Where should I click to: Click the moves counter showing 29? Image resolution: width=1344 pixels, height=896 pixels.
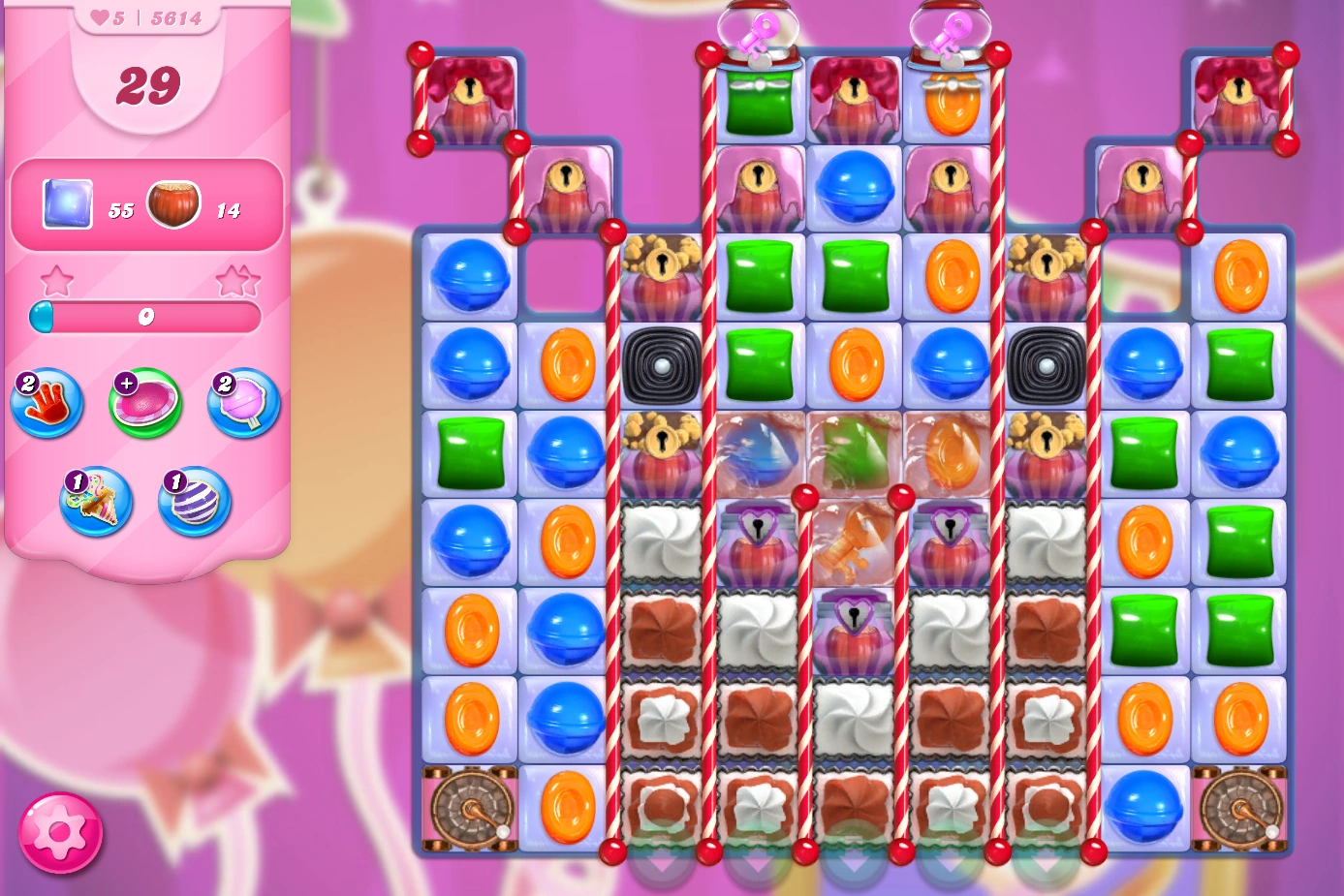147,84
